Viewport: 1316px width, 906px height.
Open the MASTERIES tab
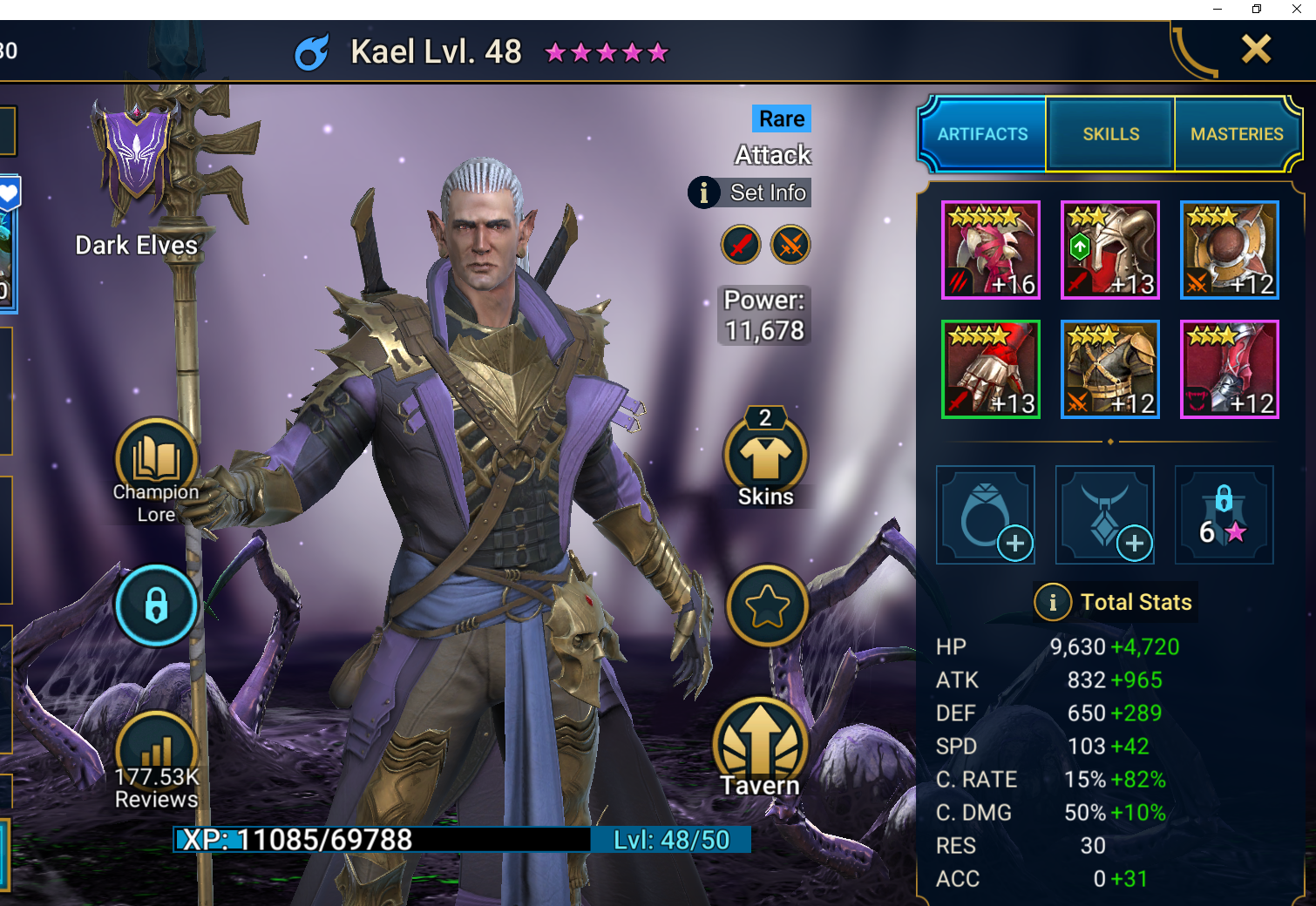(x=1237, y=134)
